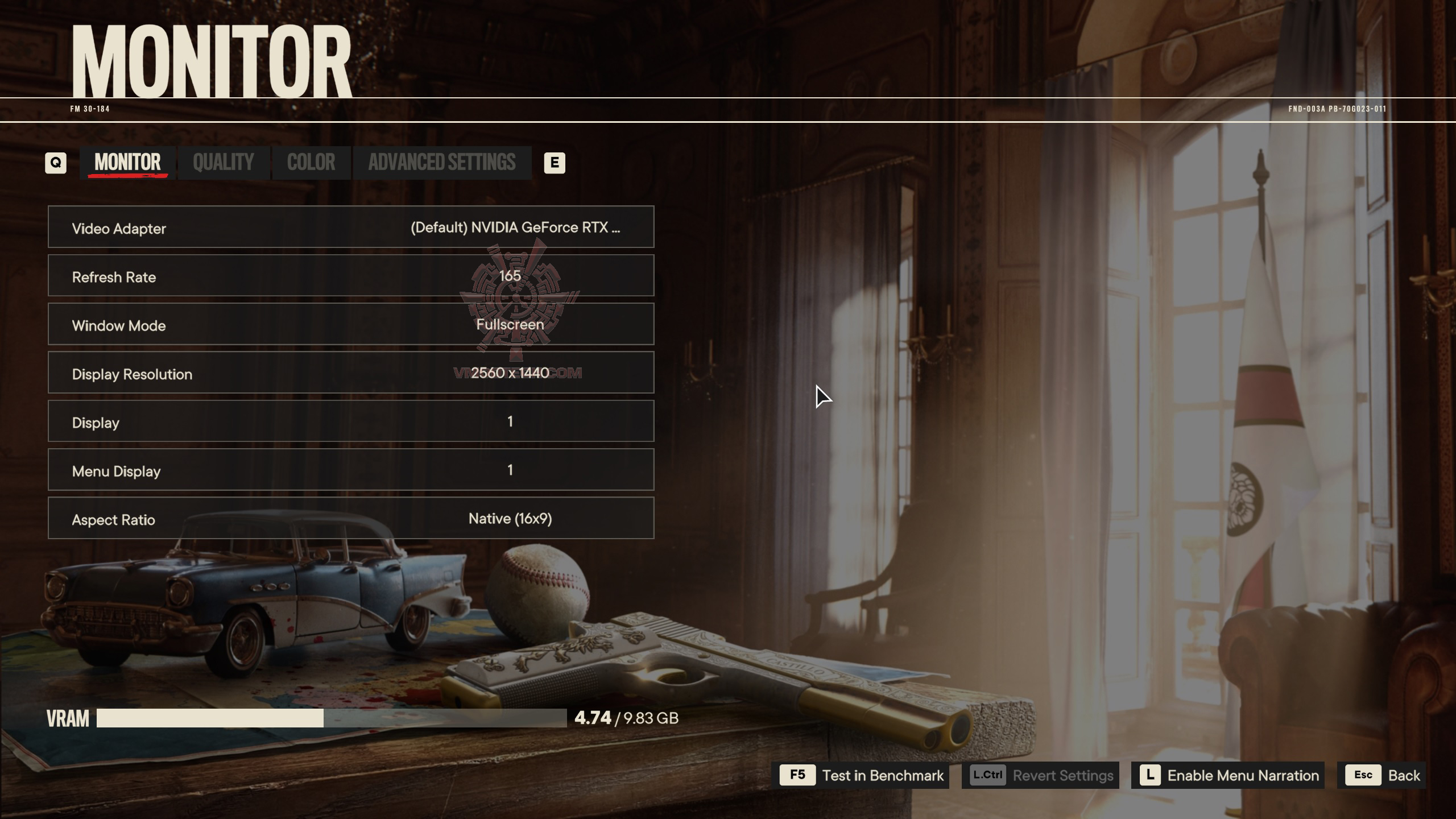
Task: Click Revert Settings
Action: click(x=1040, y=775)
